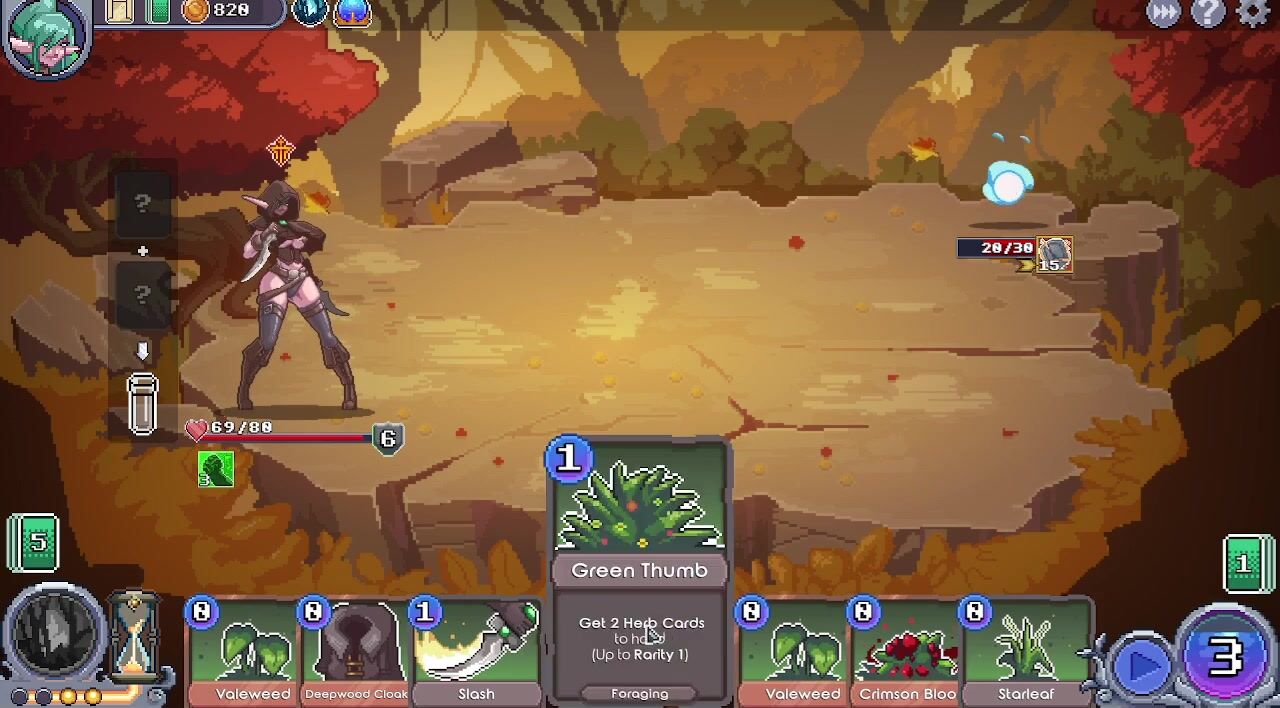
Task: Open the help question mark
Action: [x=1208, y=12]
